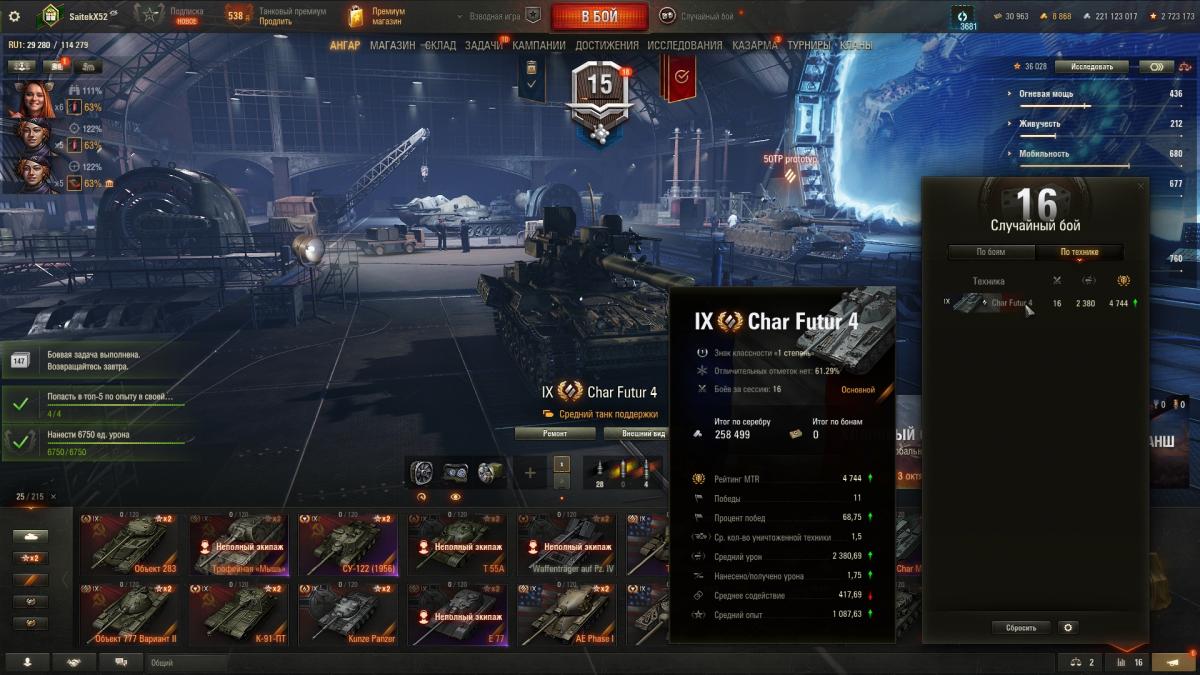Reset session stats with «Сбросить»
Image resolution: width=1200 pixels, height=675 pixels.
[1021, 628]
